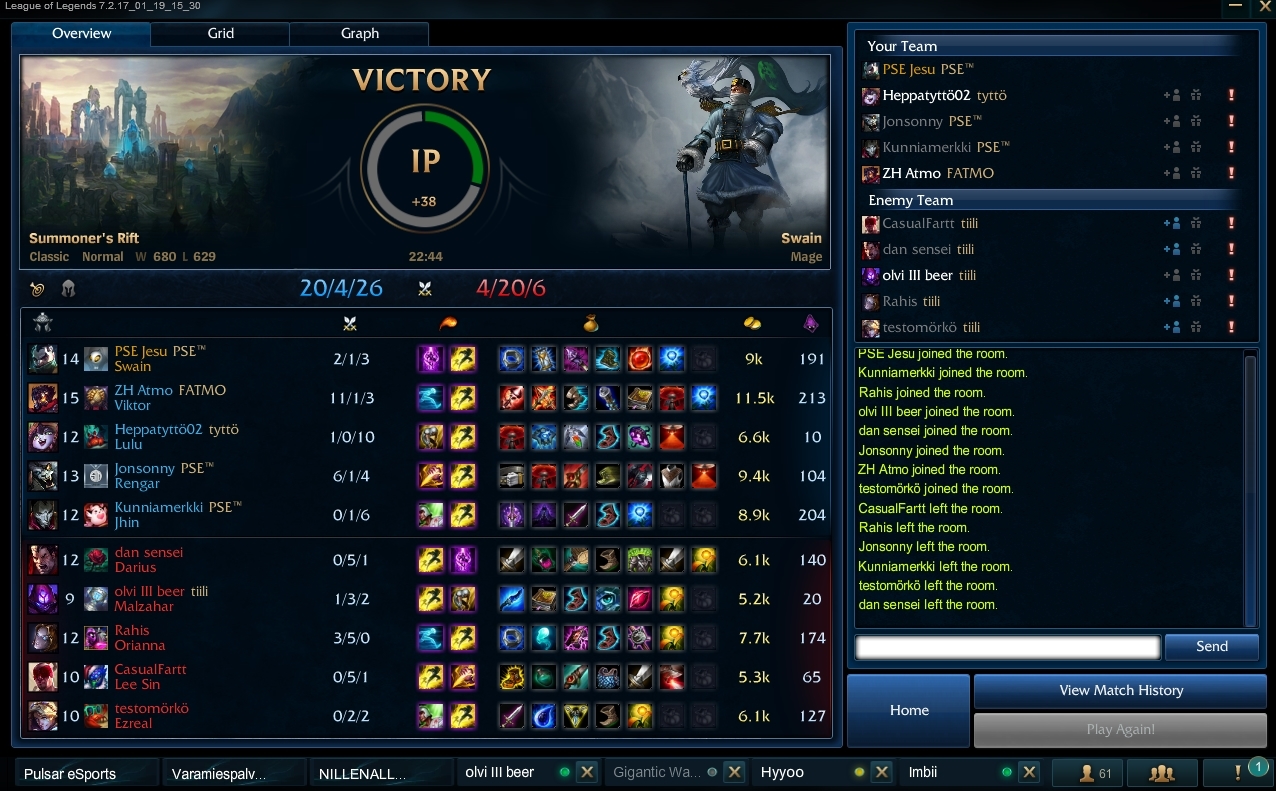Screen dimensions: 1276x791
Task: Send the chat message
Action: click(1211, 646)
